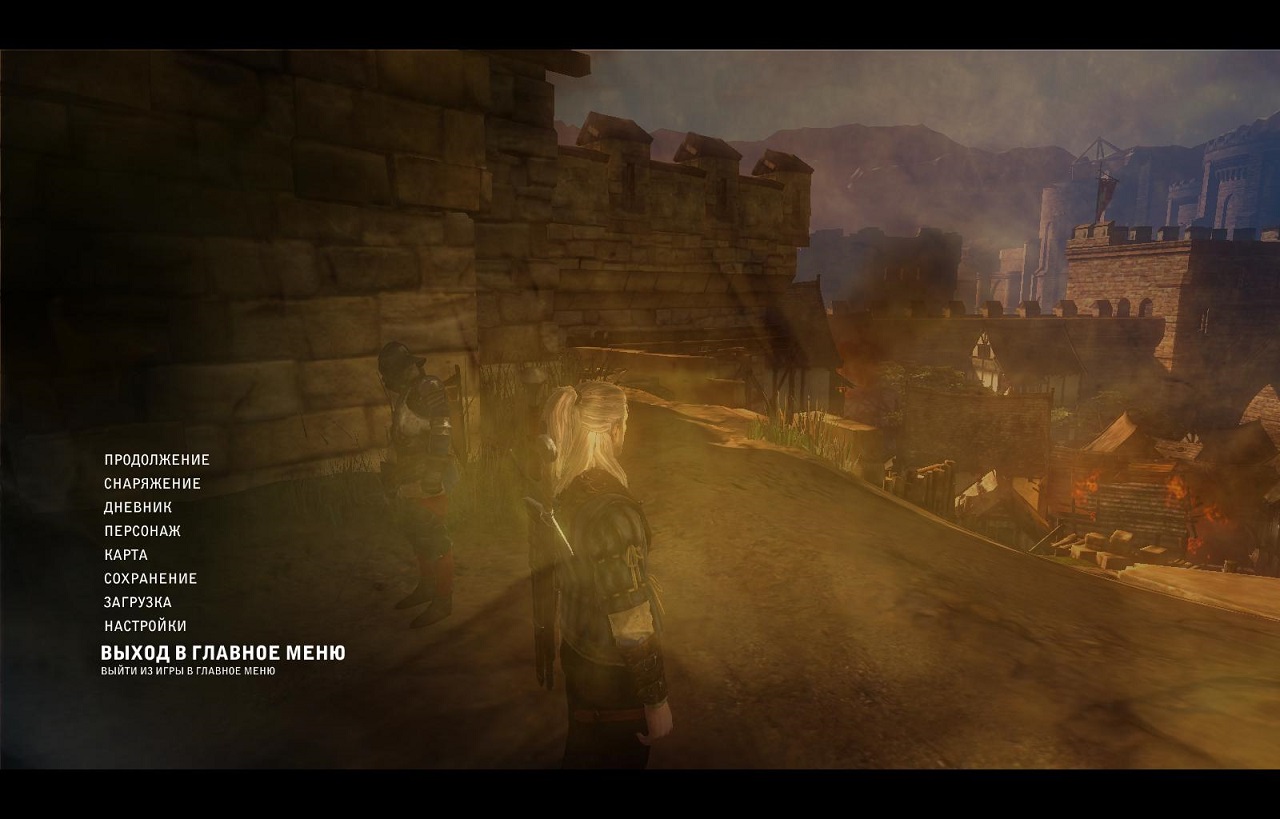The image size is (1280, 819).
Task: Choose Продолжение to resume the game
Action: point(157,460)
